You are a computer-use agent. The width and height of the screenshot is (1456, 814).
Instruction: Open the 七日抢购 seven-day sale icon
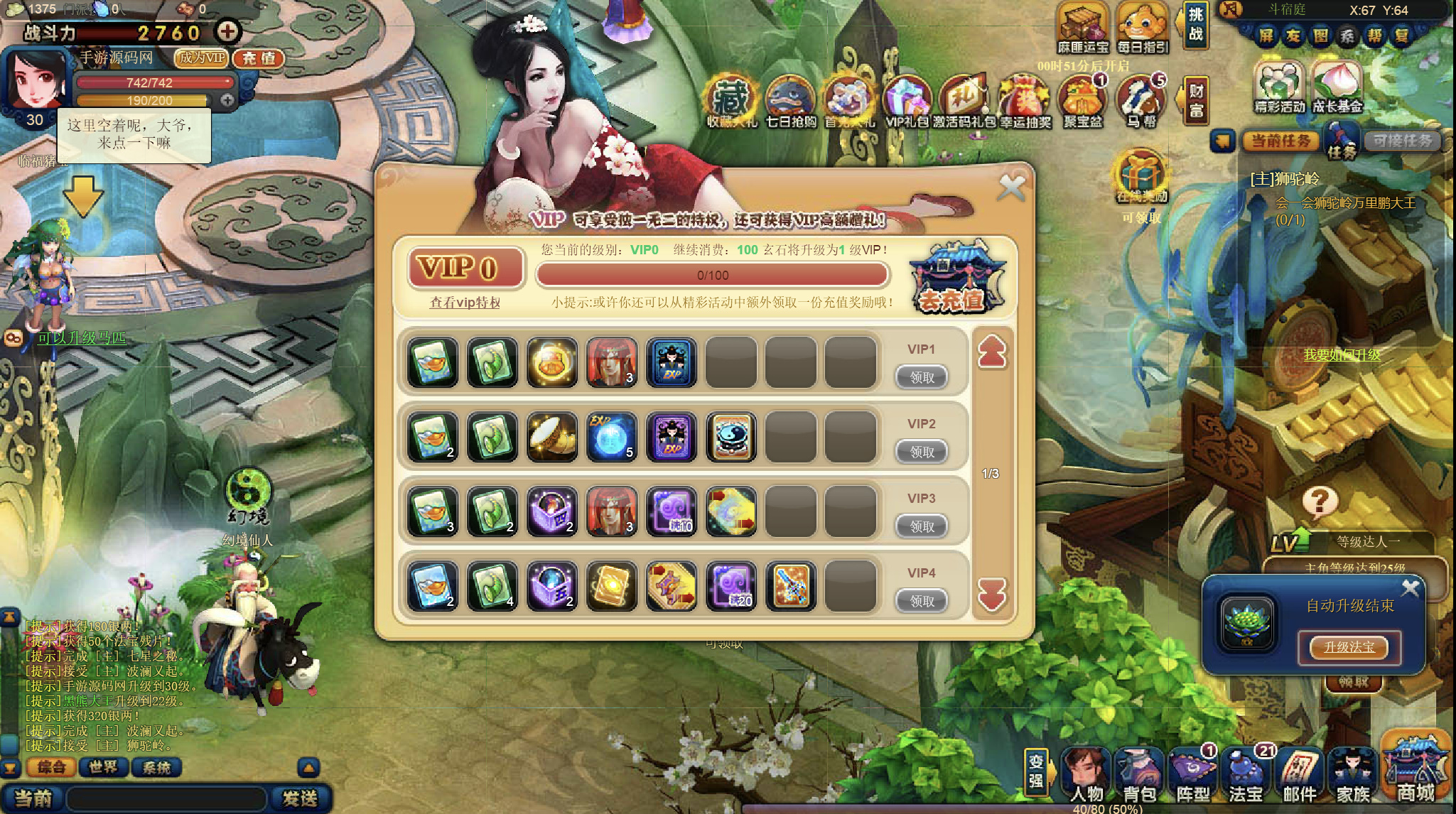(790, 103)
